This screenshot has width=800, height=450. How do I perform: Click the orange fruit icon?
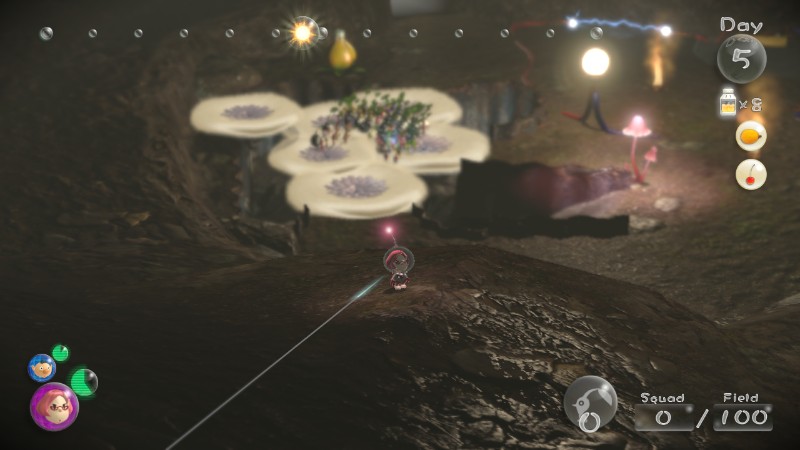(750, 136)
